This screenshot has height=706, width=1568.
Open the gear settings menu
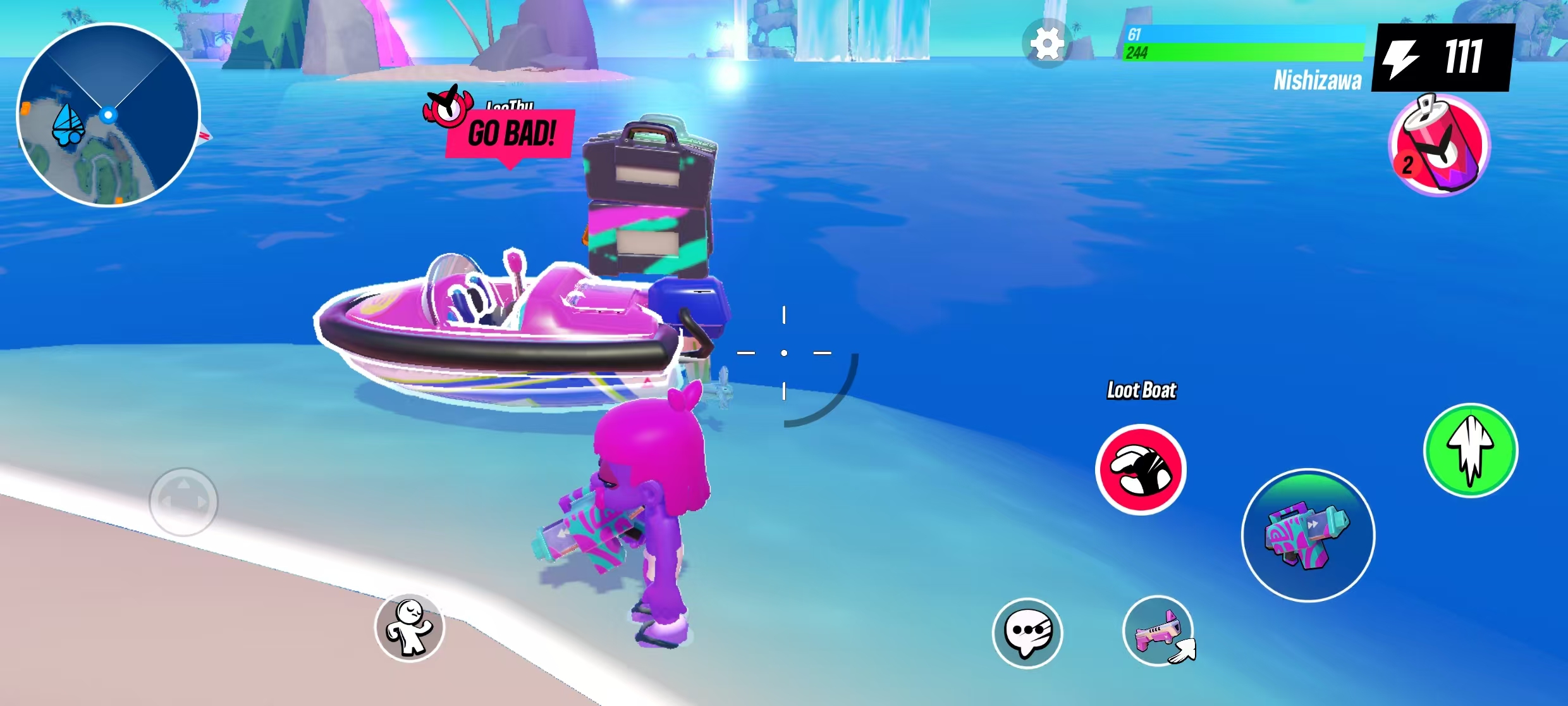pos(1047,44)
